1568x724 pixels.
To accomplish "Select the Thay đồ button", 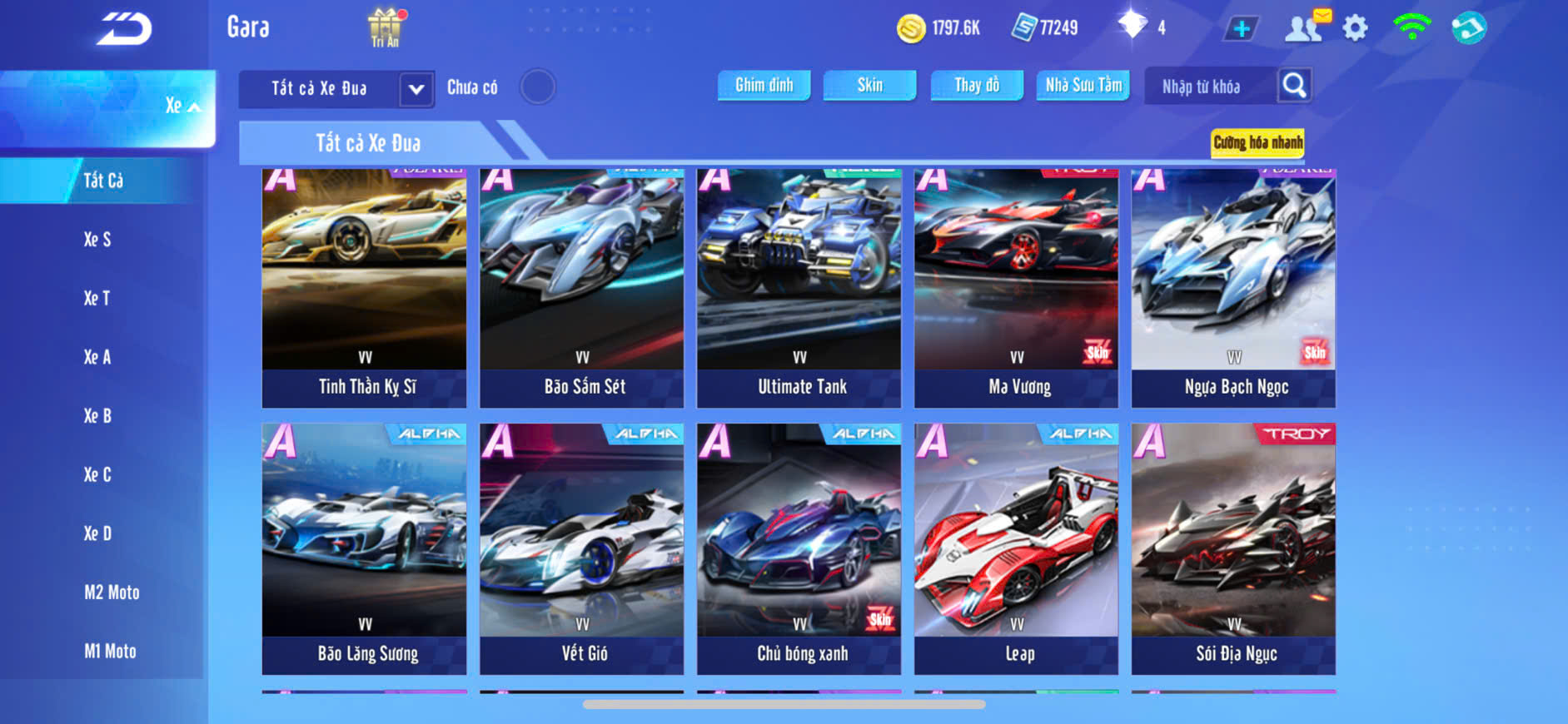I will point(977,85).
